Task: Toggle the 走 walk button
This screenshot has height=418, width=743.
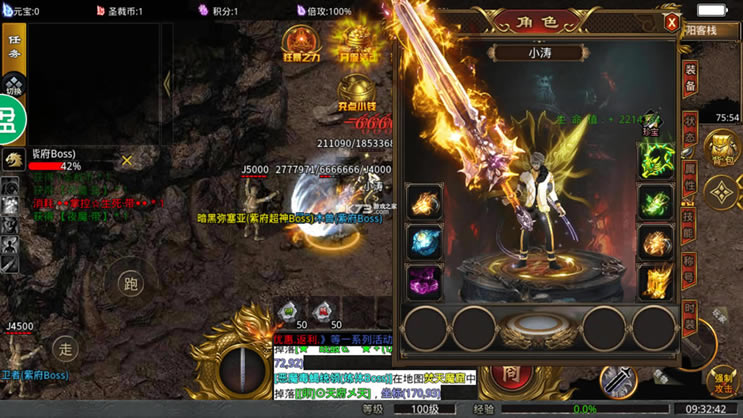Action: (65, 349)
